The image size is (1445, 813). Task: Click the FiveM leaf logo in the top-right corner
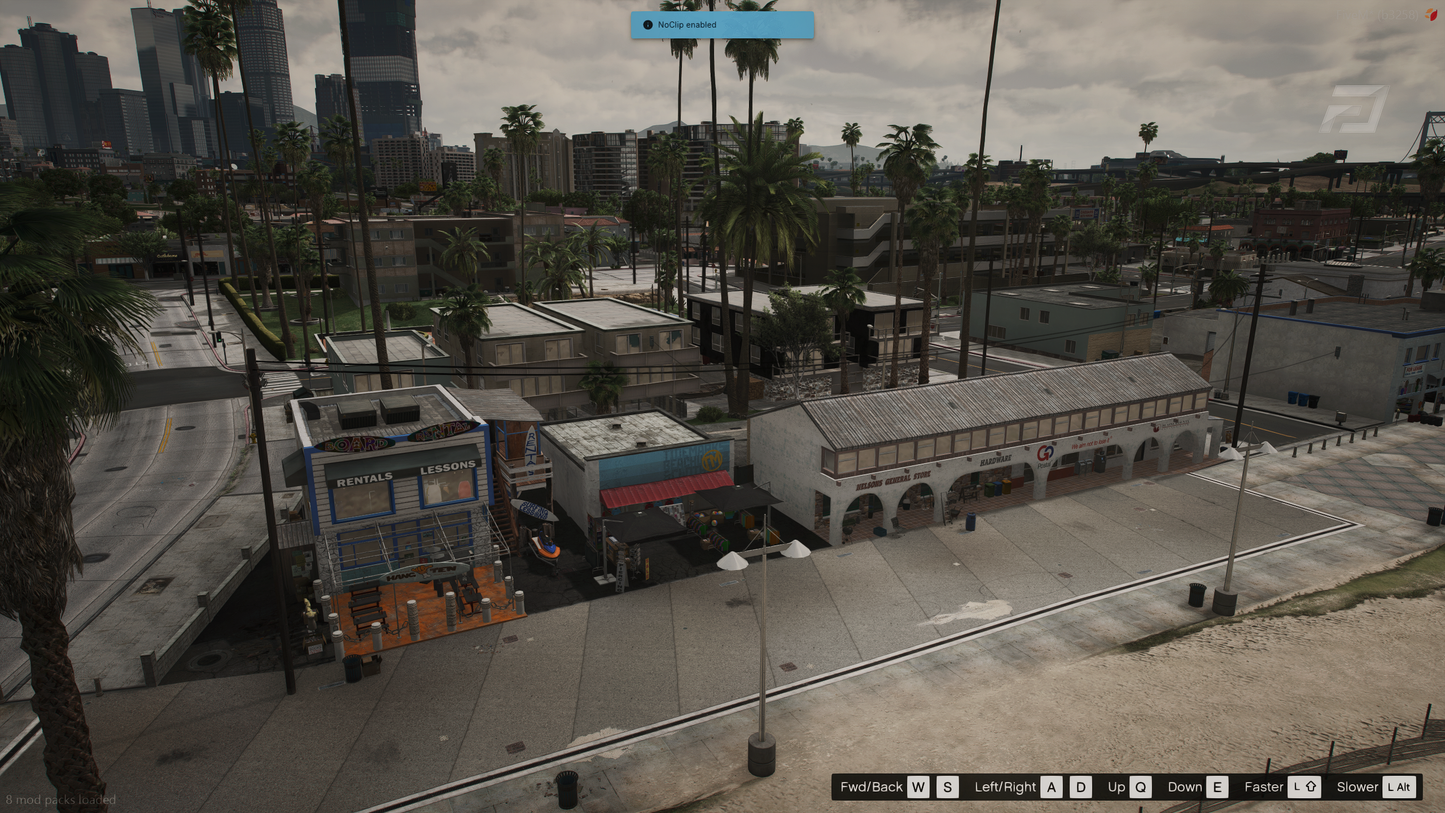tap(1431, 14)
